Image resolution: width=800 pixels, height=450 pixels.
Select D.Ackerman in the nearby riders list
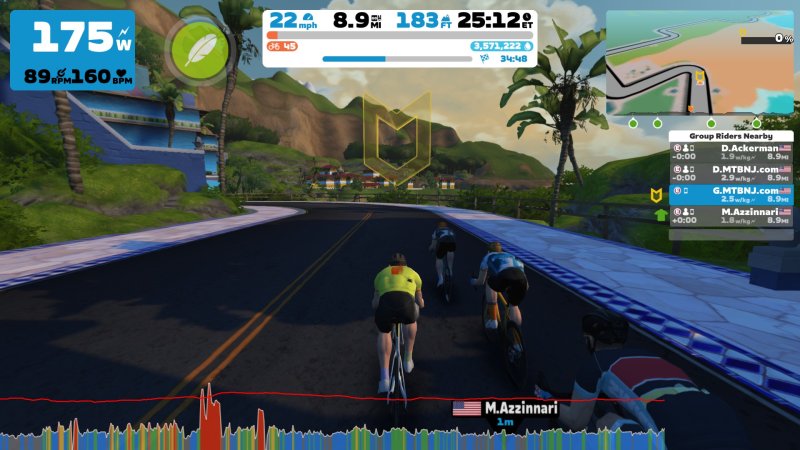point(730,152)
